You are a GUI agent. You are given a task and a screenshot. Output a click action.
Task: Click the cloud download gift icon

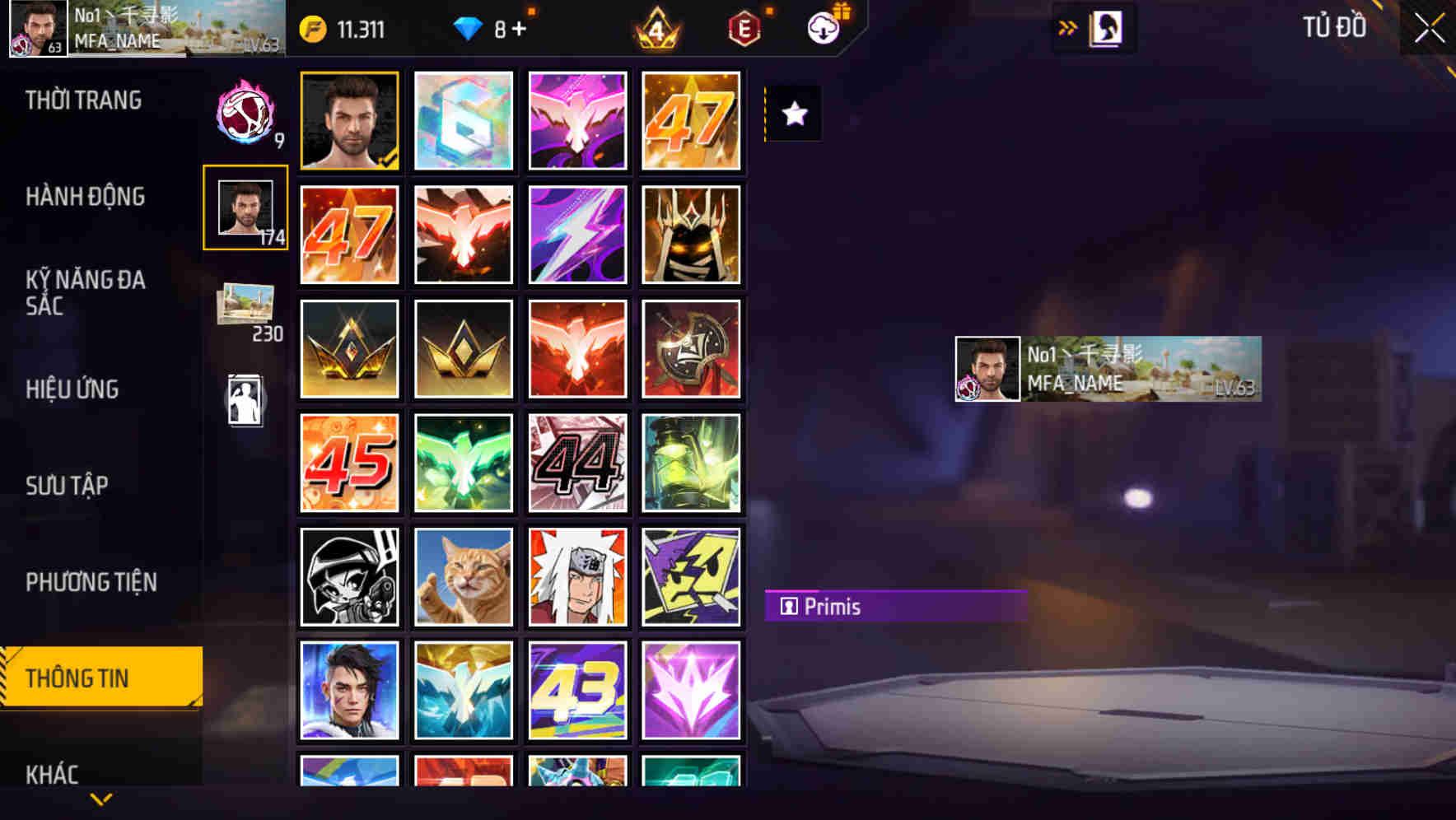pos(824,27)
